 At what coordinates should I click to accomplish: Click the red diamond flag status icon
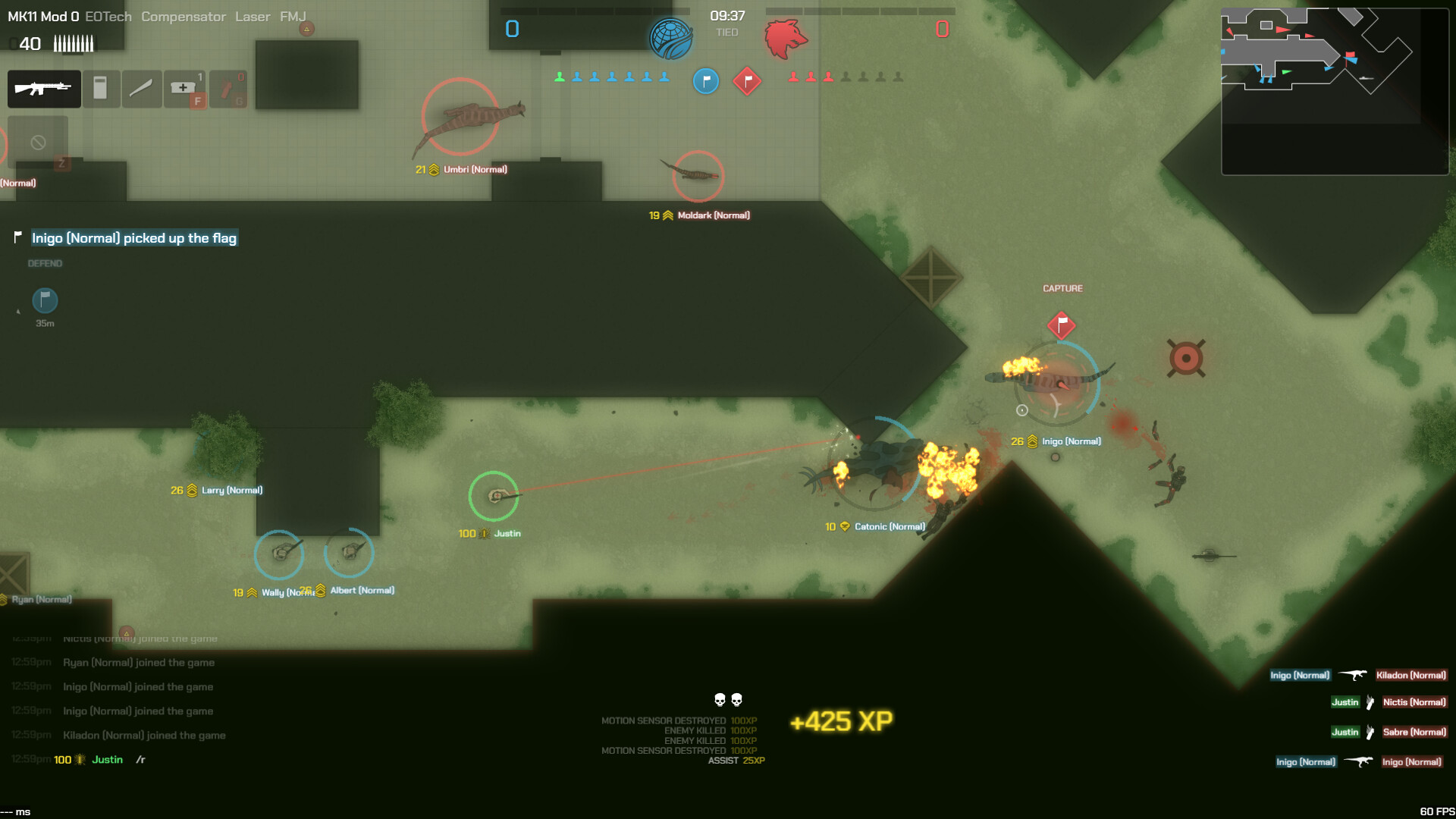[x=746, y=81]
